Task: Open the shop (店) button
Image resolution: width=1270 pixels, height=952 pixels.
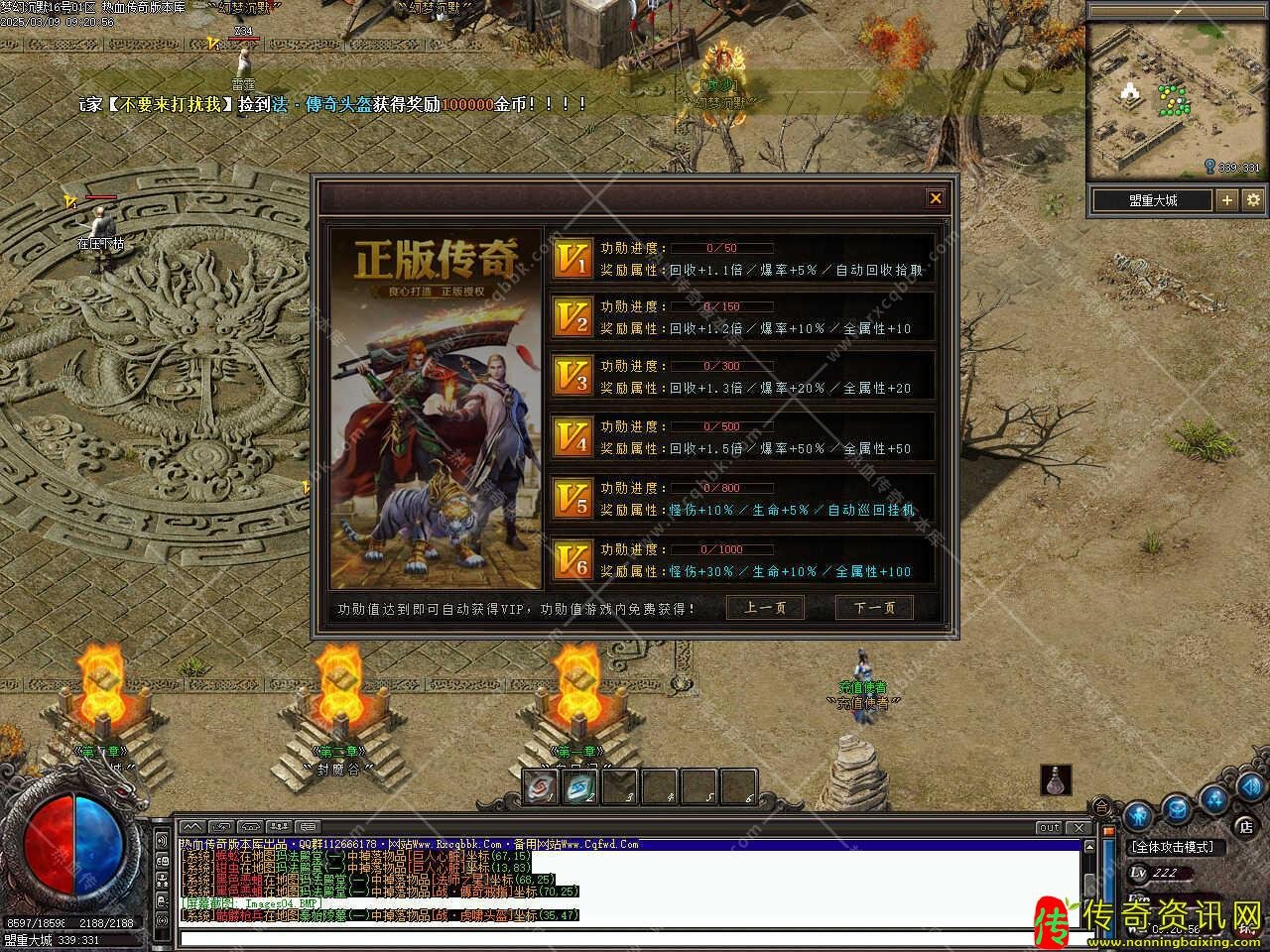Action: tap(1245, 825)
